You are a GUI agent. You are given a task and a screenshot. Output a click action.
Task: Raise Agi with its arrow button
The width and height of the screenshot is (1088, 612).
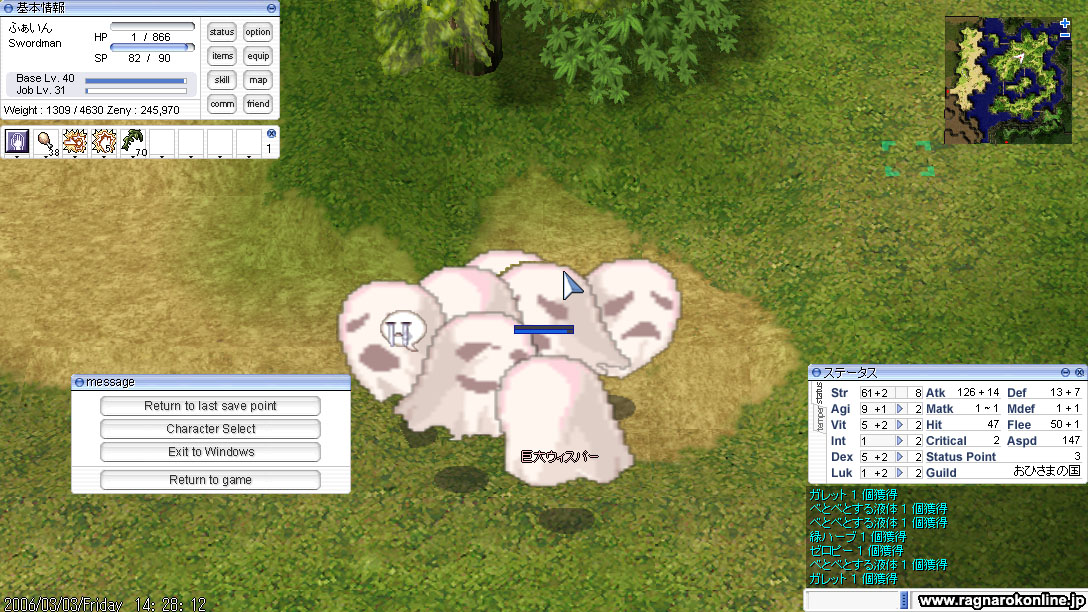(x=900, y=409)
